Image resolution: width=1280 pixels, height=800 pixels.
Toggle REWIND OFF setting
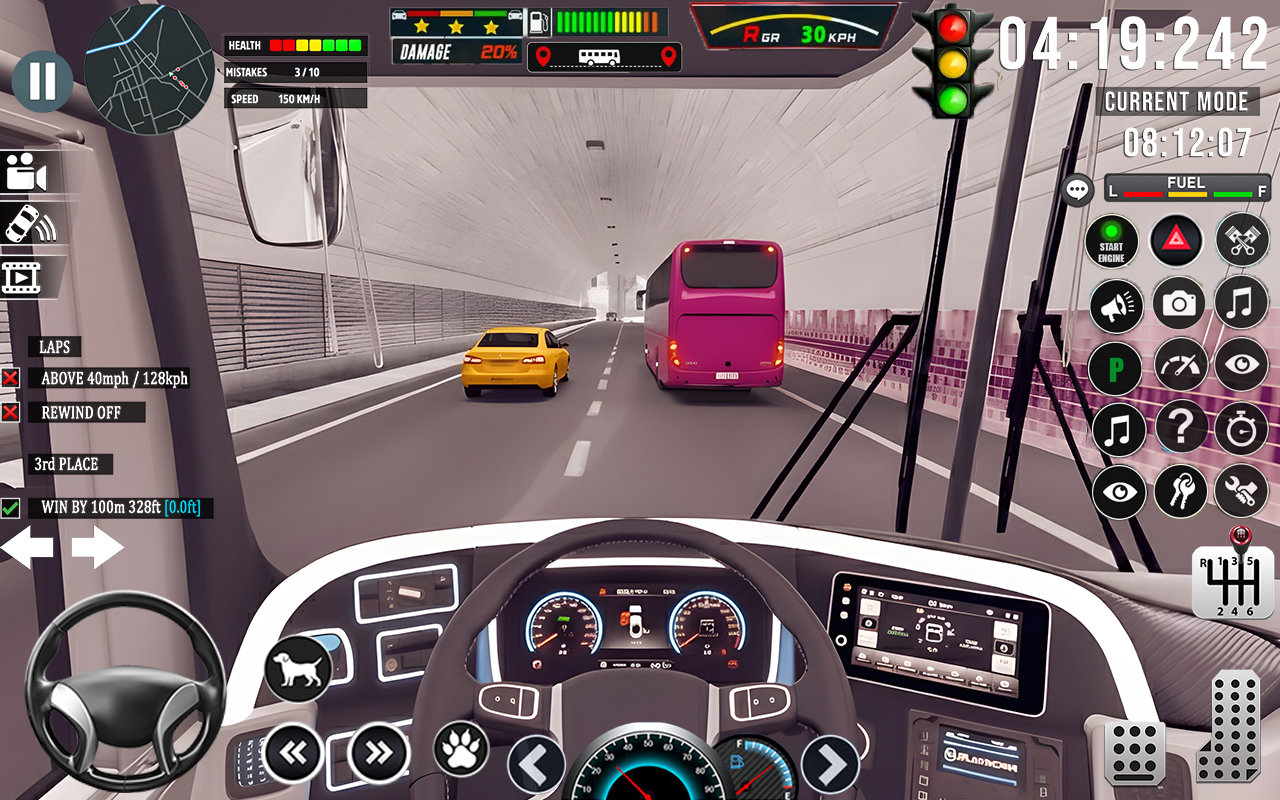click(11, 412)
